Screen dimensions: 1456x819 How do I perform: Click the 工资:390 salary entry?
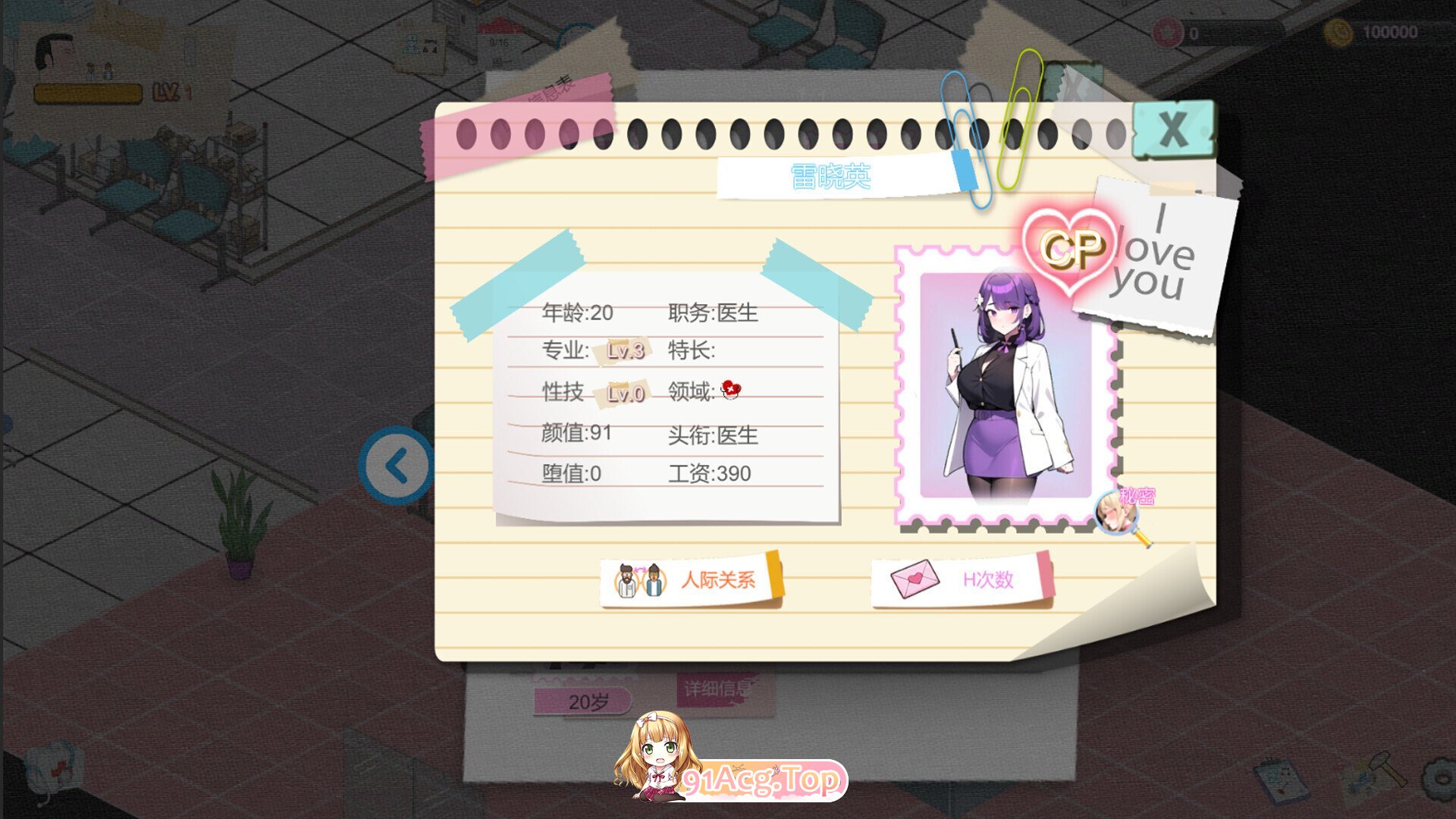click(710, 474)
